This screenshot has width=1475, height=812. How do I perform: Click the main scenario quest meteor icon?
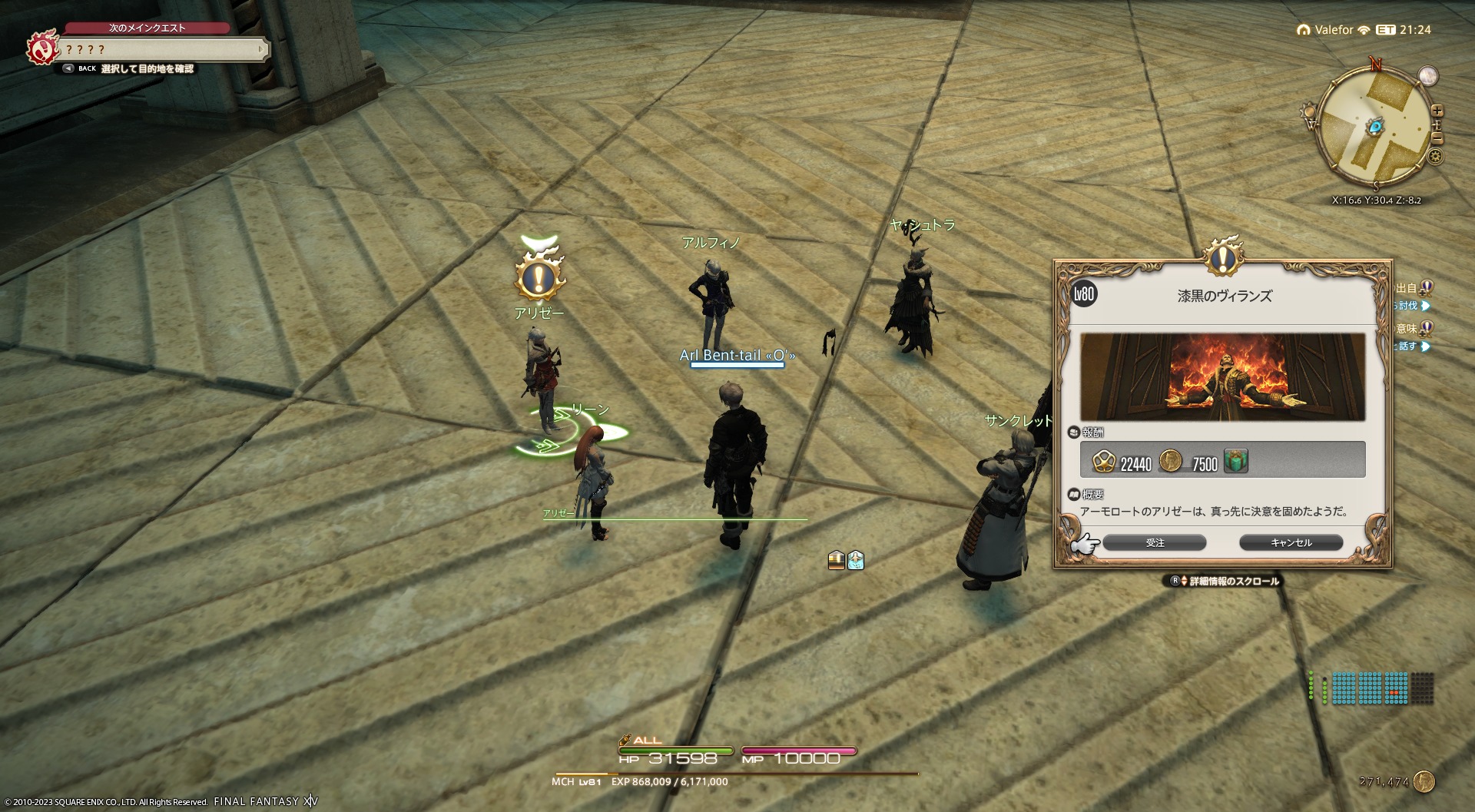42,48
